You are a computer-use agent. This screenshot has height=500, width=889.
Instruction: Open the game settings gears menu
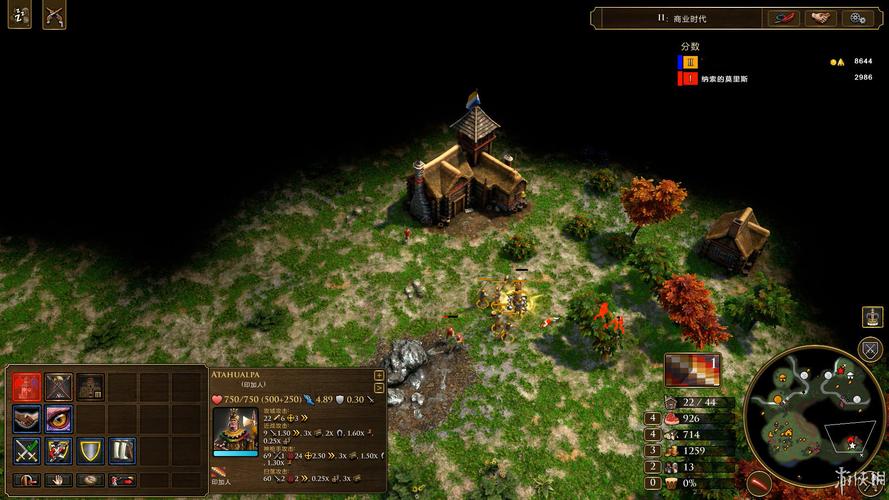point(857,18)
